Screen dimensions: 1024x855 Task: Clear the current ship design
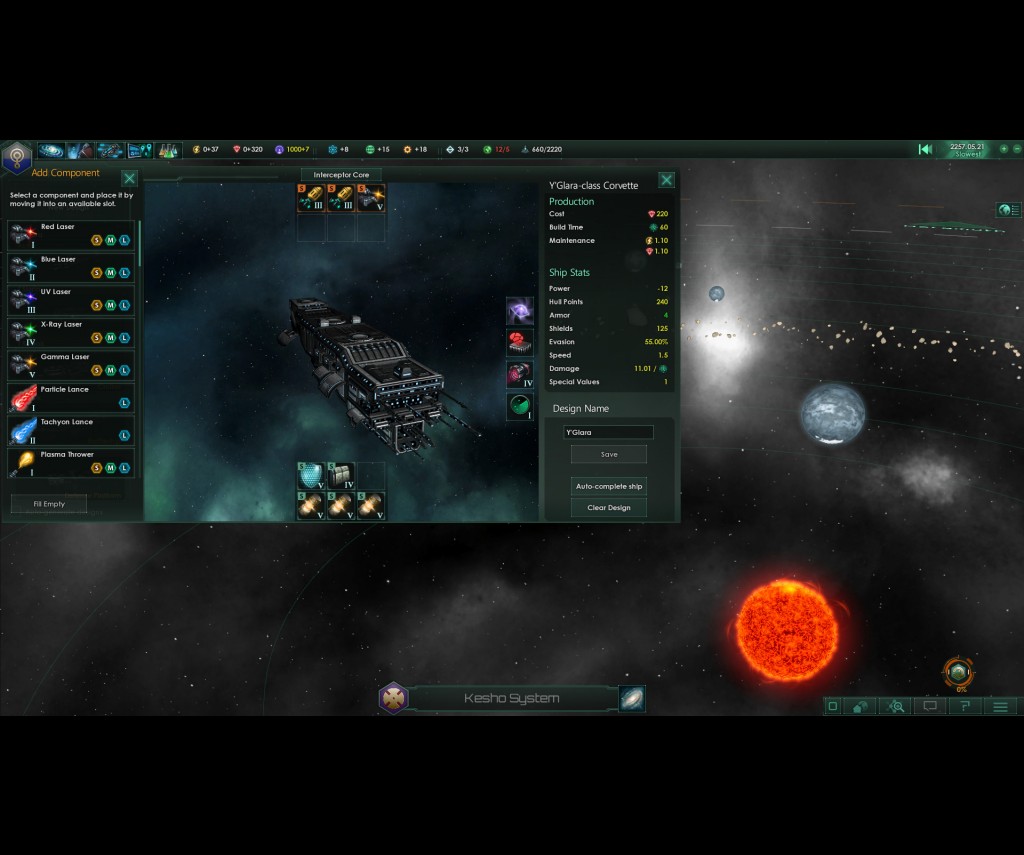pyautogui.click(x=609, y=508)
